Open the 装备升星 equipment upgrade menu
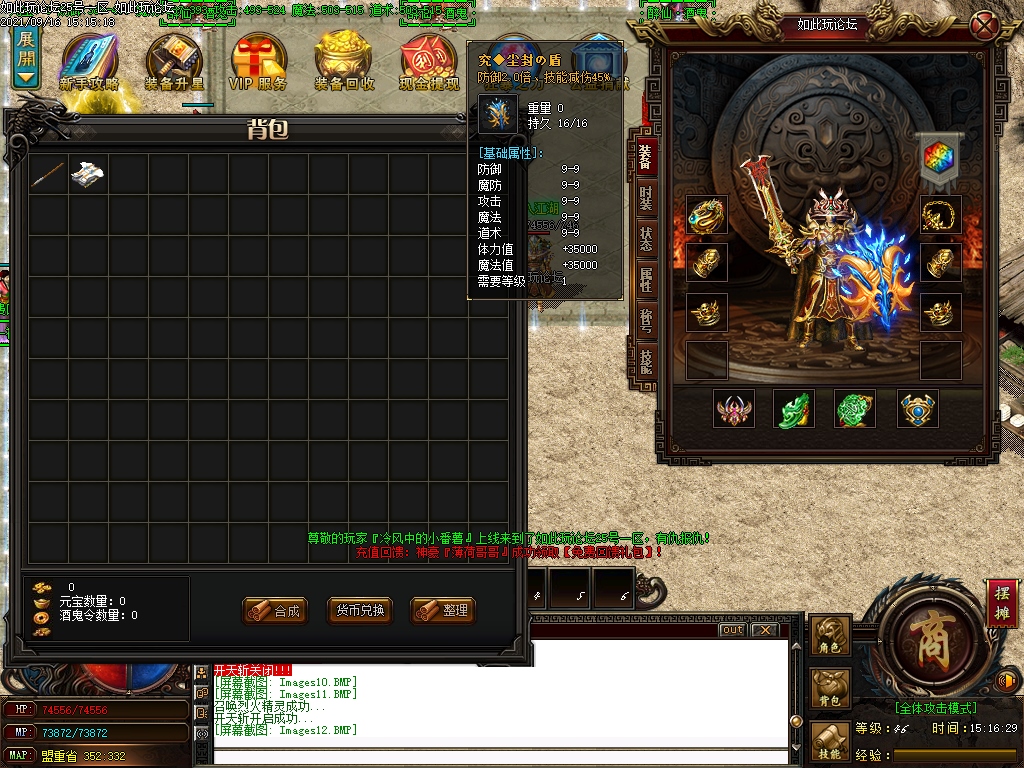The height and width of the screenshot is (768, 1024). point(174,62)
